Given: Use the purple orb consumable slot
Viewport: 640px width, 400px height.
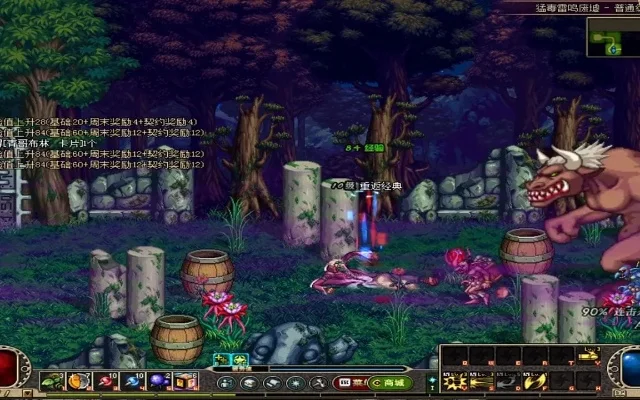Looking at the screenshot, I should tap(159, 381).
